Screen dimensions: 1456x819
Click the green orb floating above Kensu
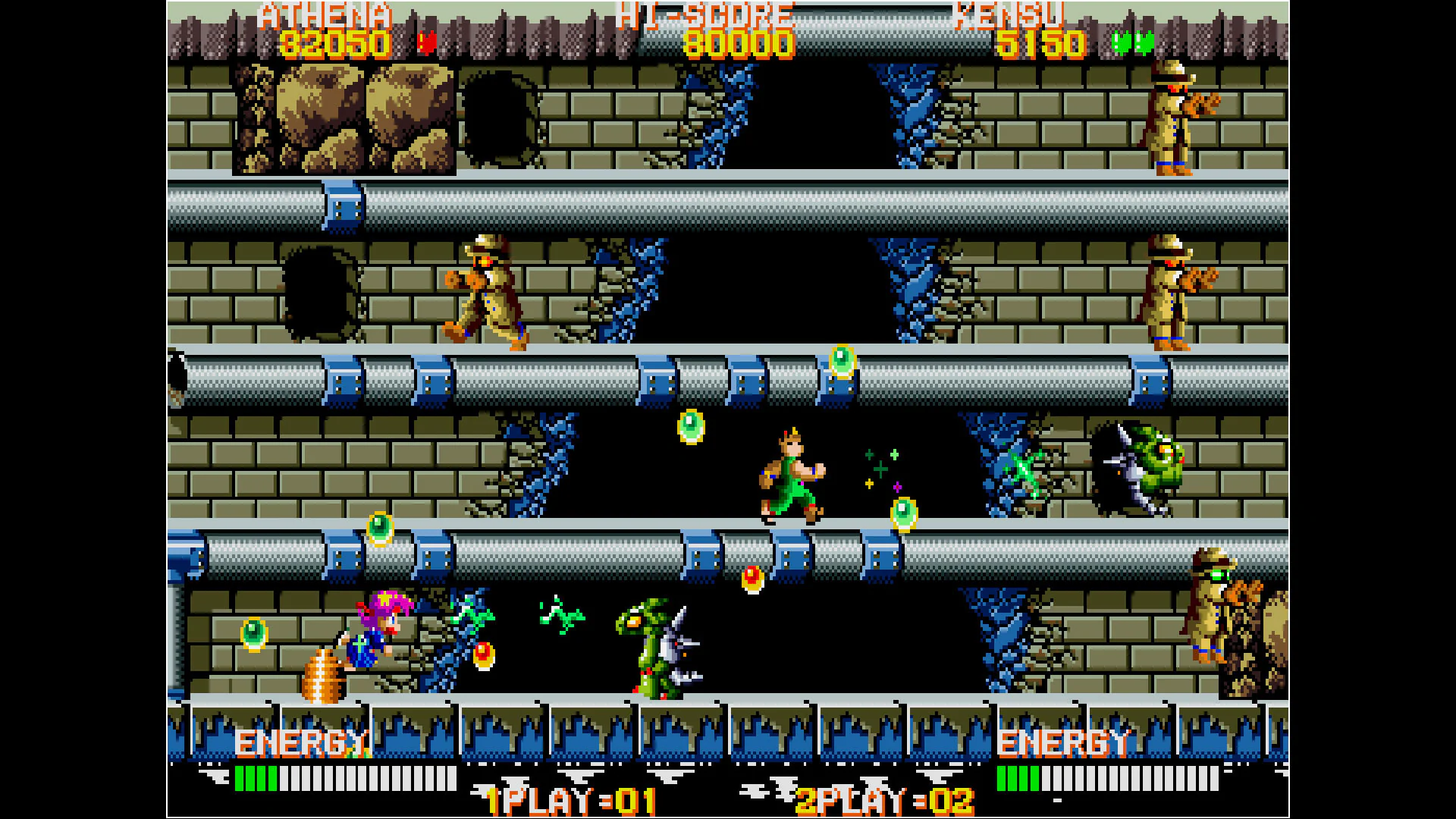click(692, 428)
